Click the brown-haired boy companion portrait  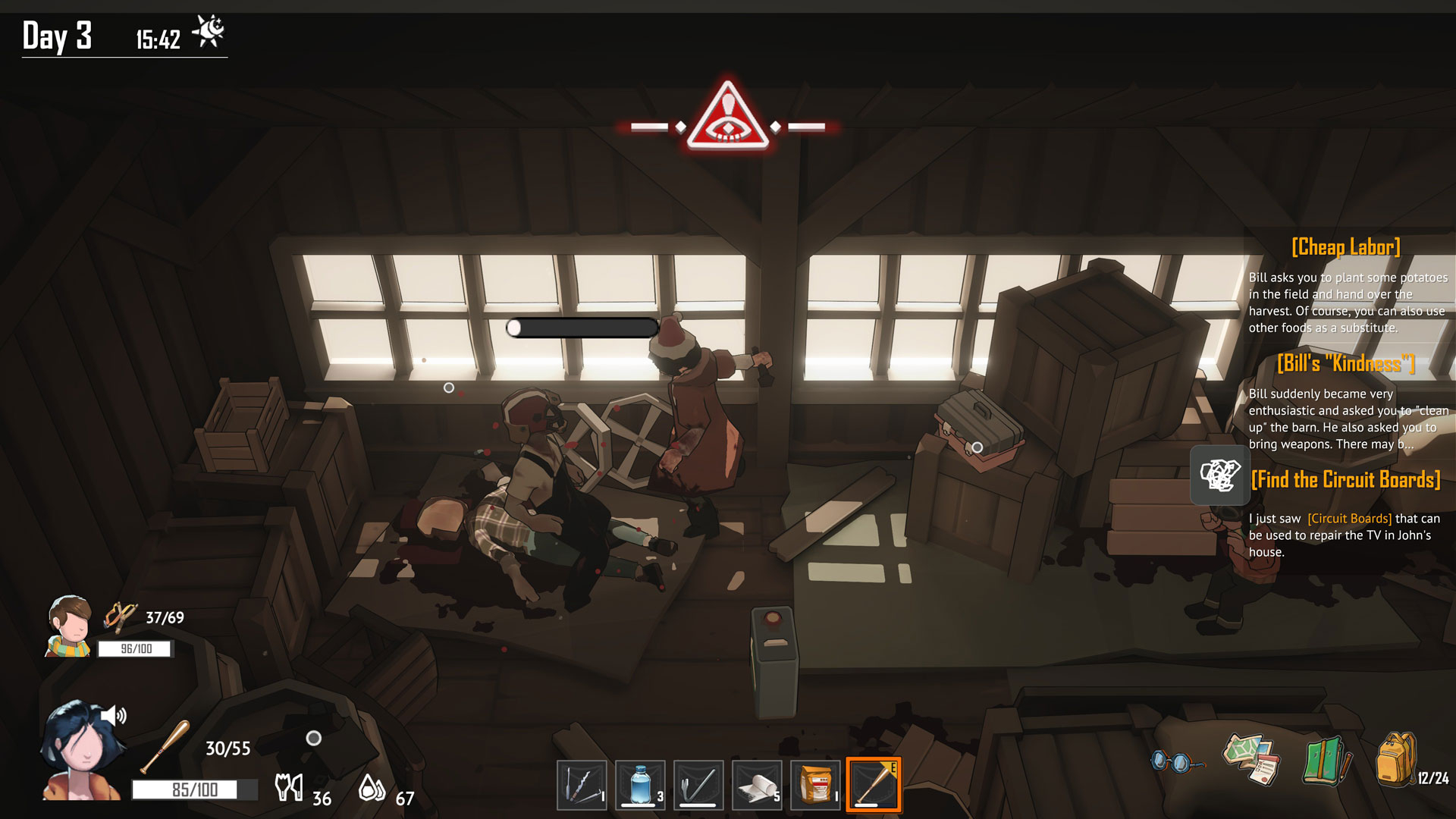coord(69,625)
